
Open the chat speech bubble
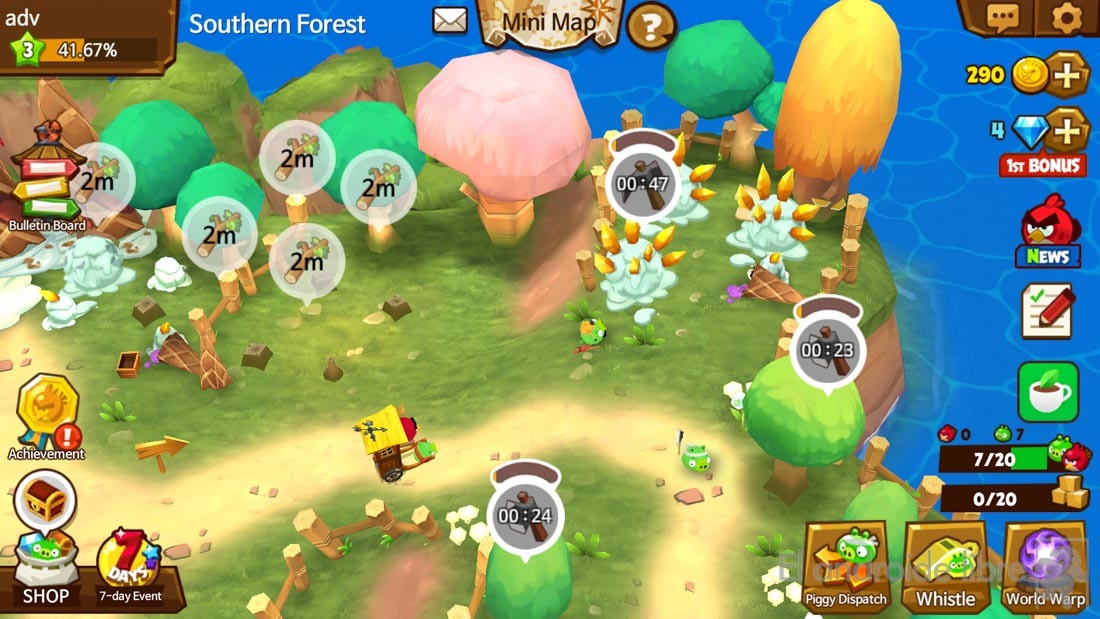tap(1002, 17)
